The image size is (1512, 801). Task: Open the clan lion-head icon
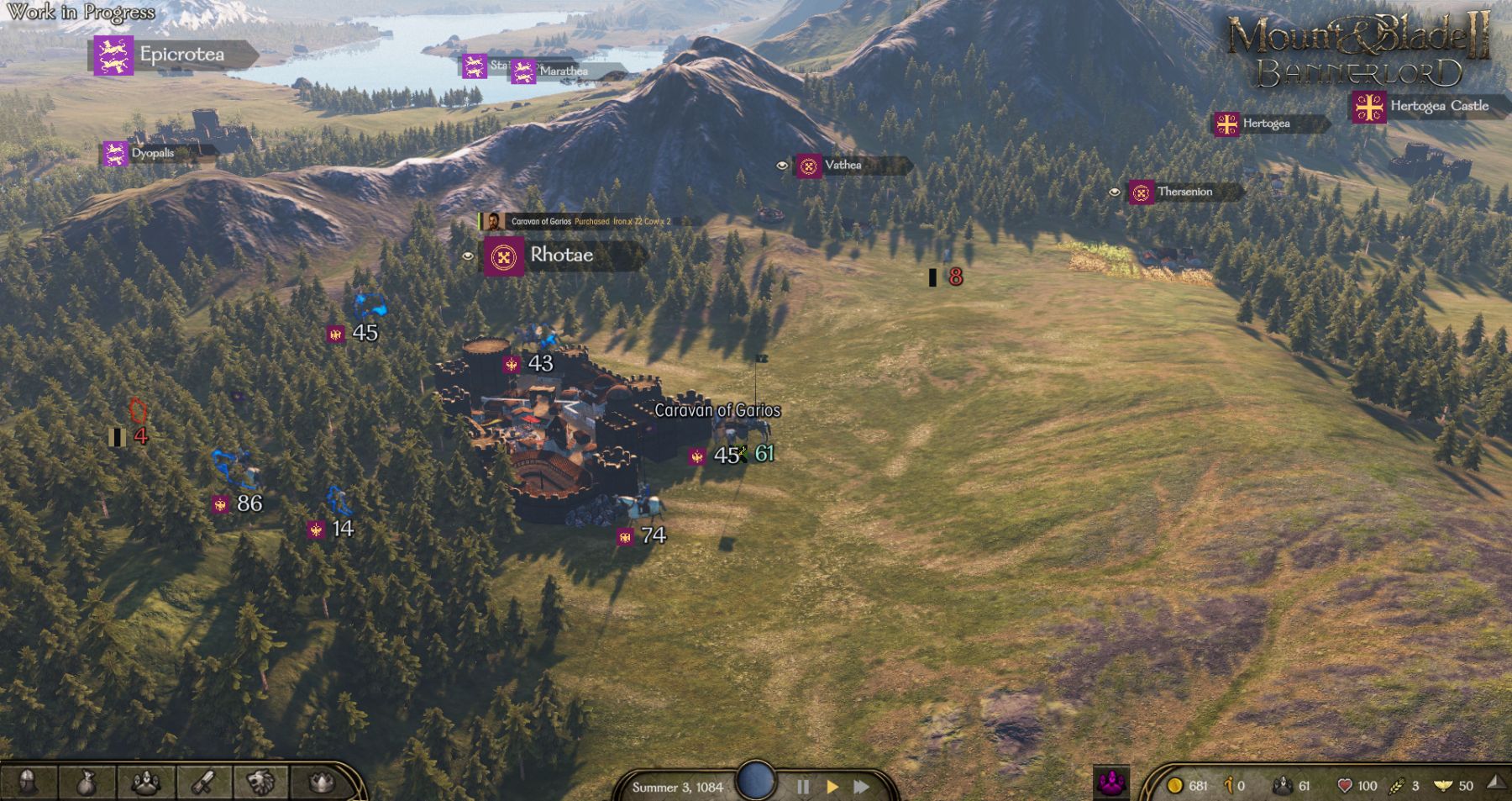[261, 783]
